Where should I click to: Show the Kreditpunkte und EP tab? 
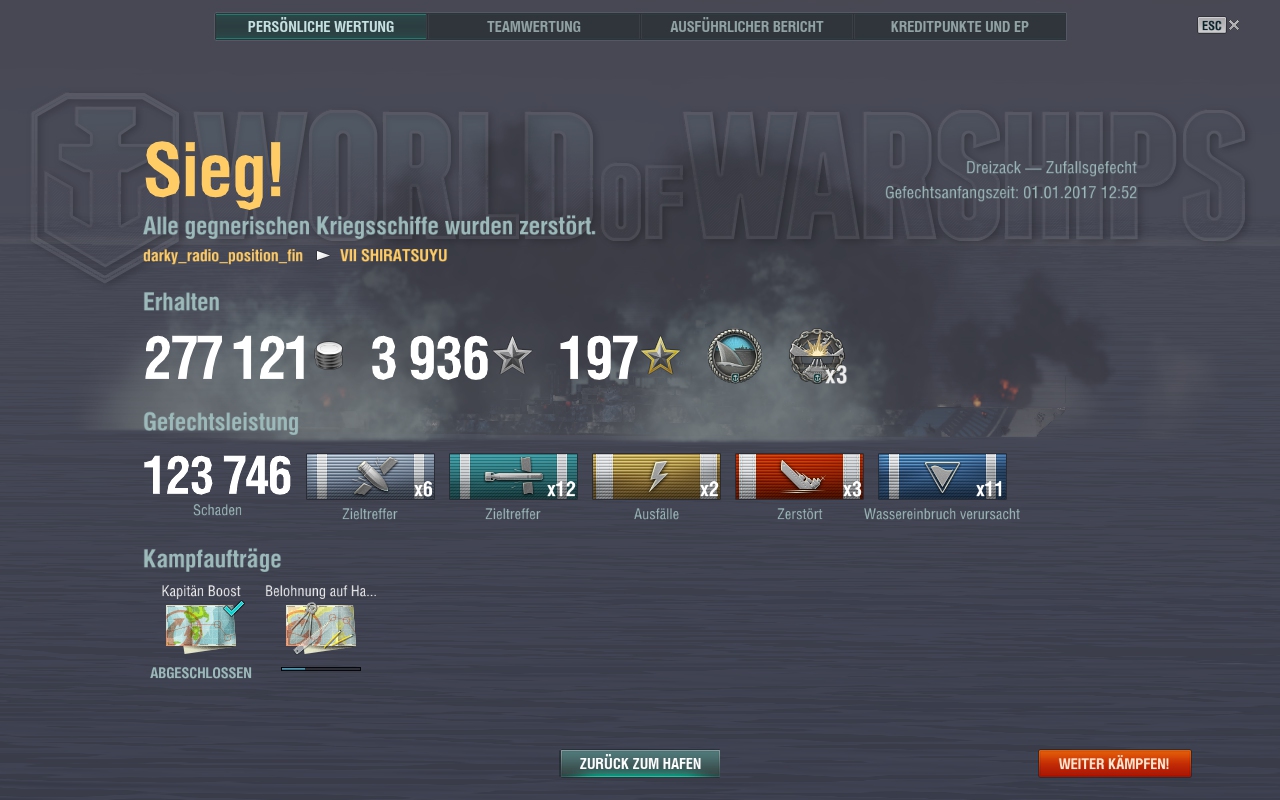coord(959,27)
